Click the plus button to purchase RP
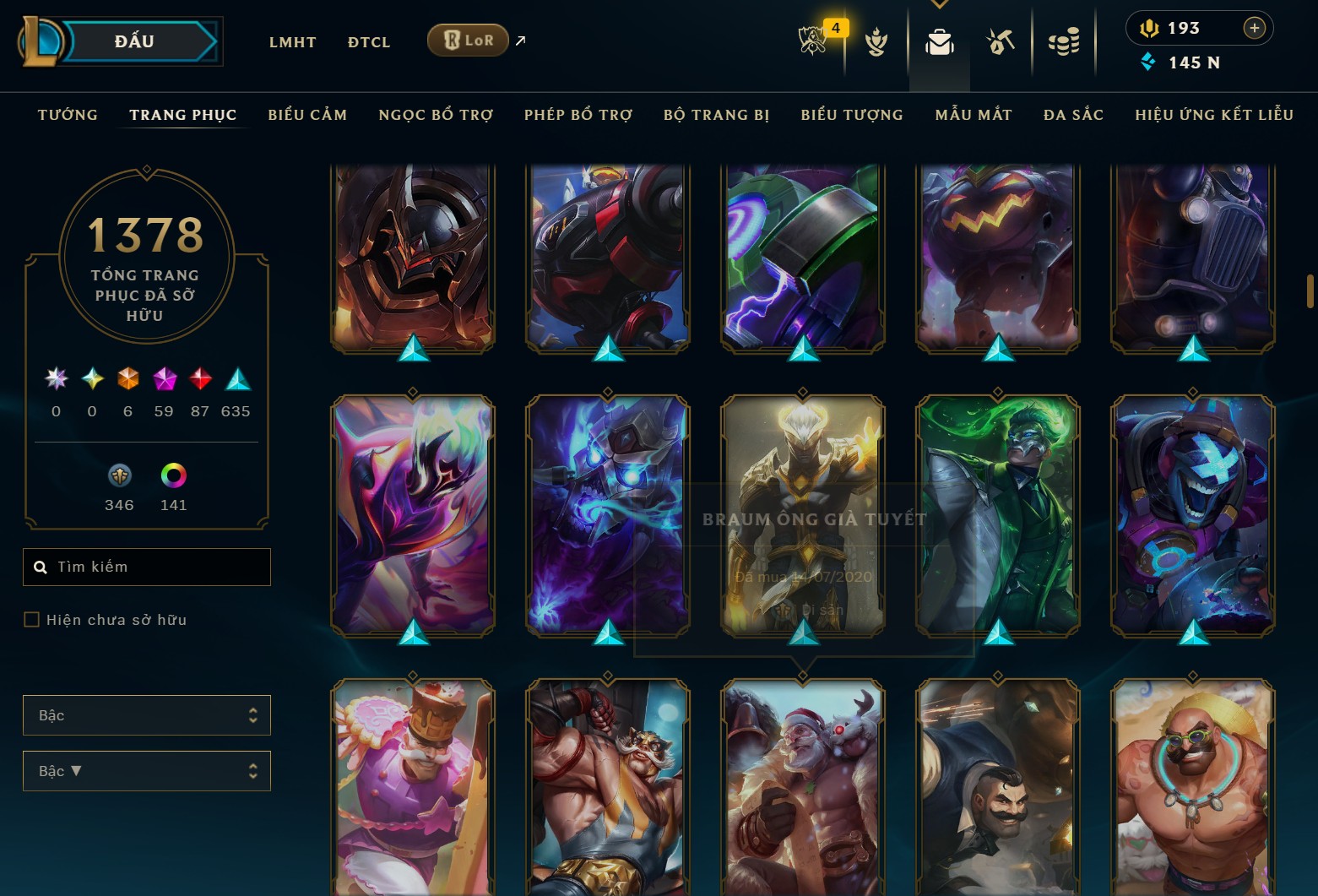 tap(1256, 27)
